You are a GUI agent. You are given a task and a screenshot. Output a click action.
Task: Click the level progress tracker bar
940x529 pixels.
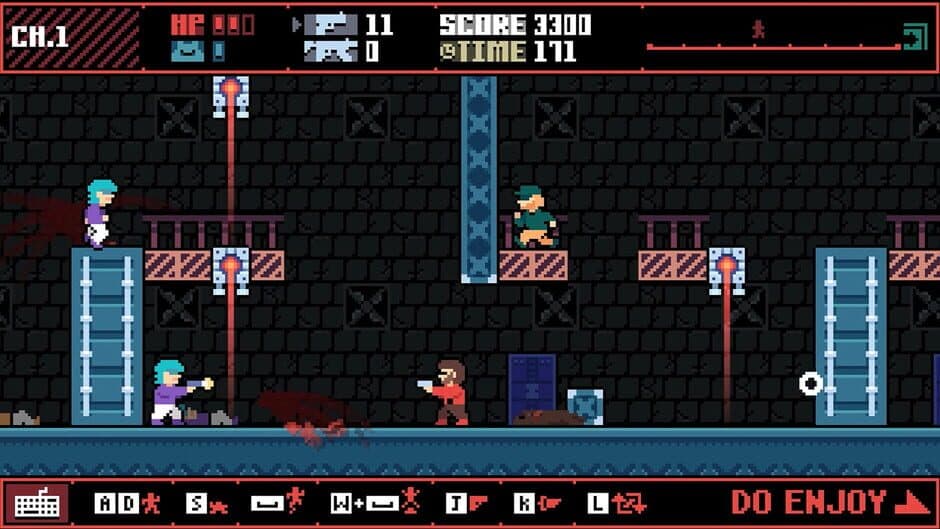click(772, 46)
